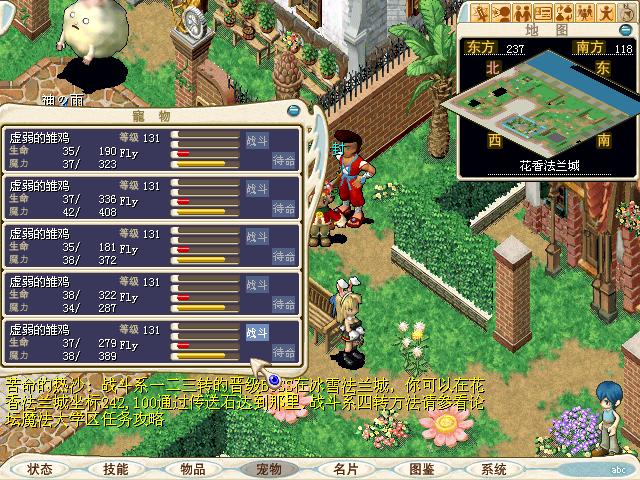Click the name card icon in the top toolbar
This screenshot has width=640, height=480.
[544, 13]
